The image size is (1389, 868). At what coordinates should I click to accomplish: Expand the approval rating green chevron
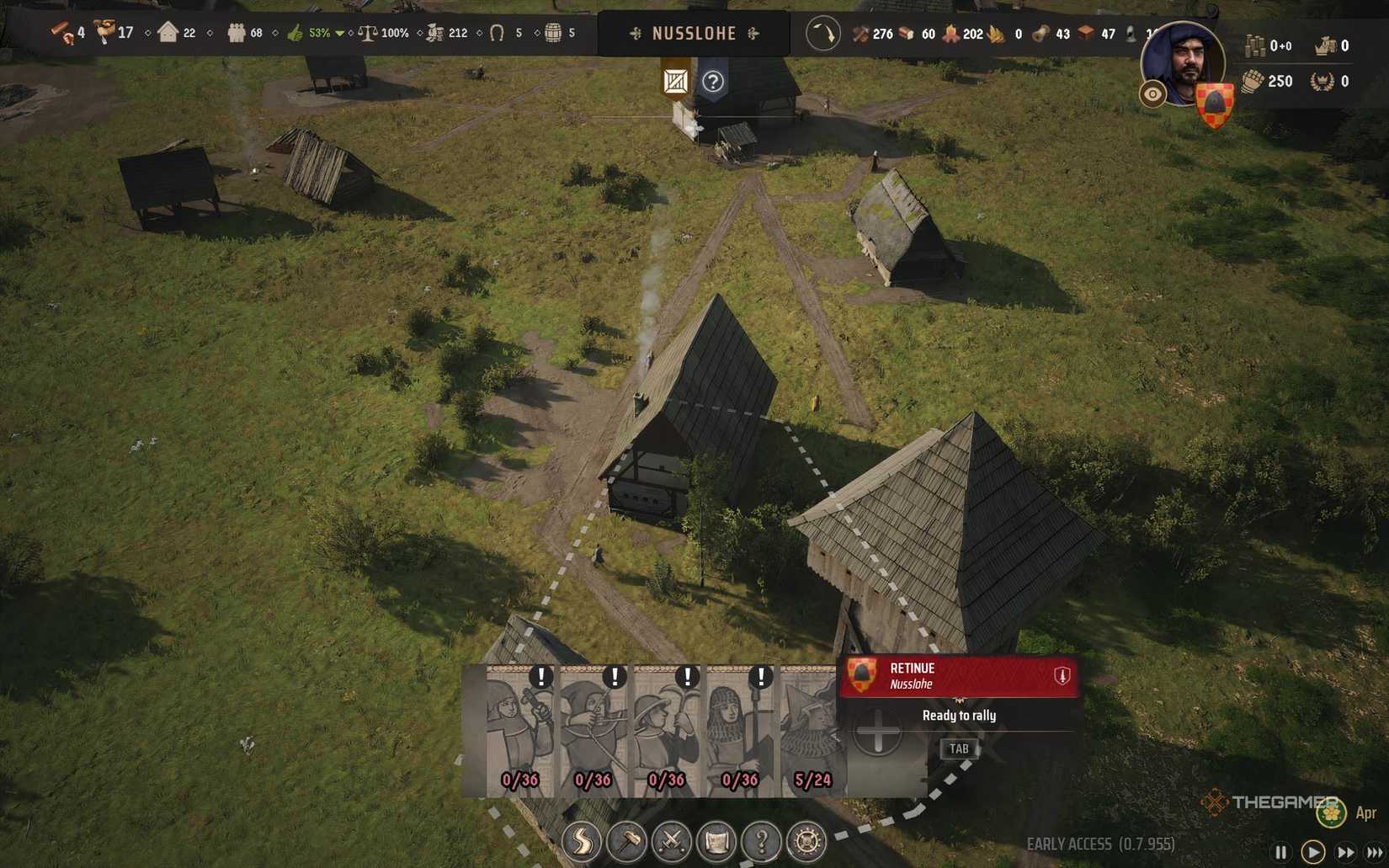[340, 35]
